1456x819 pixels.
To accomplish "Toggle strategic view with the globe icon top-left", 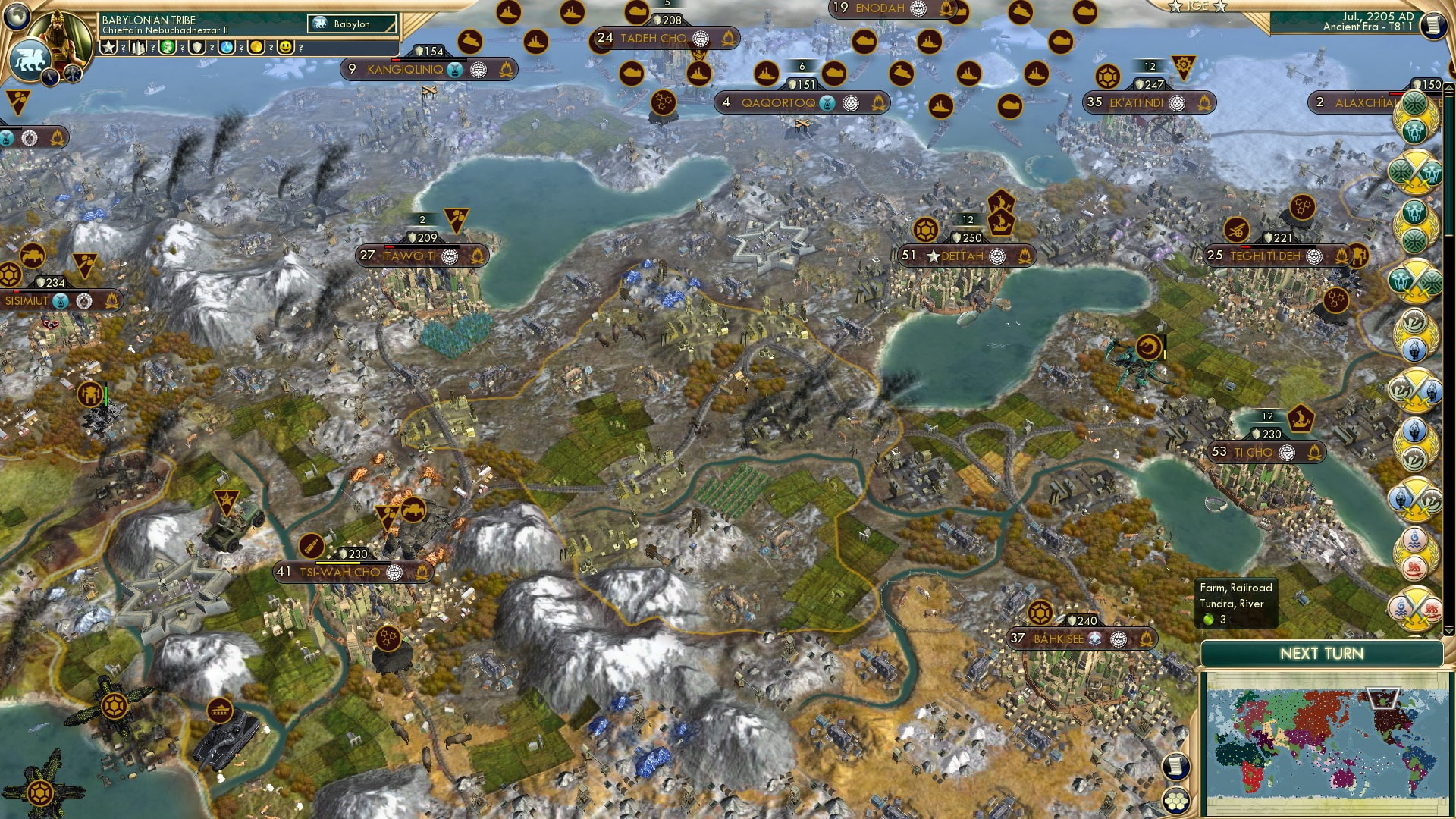I will point(15,17).
